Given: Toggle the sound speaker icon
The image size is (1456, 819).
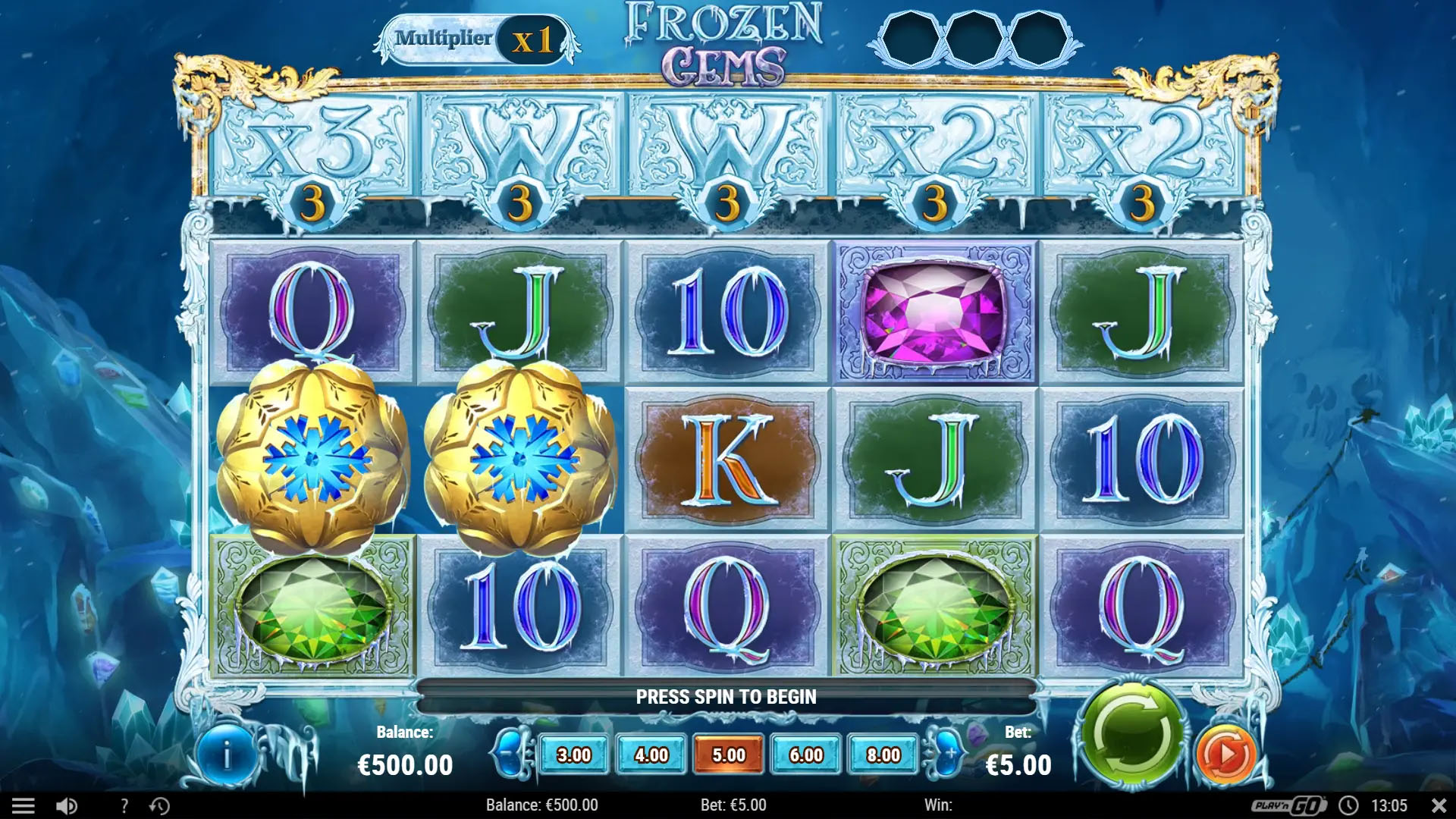Looking at the screenshot, I should [67, 805].
